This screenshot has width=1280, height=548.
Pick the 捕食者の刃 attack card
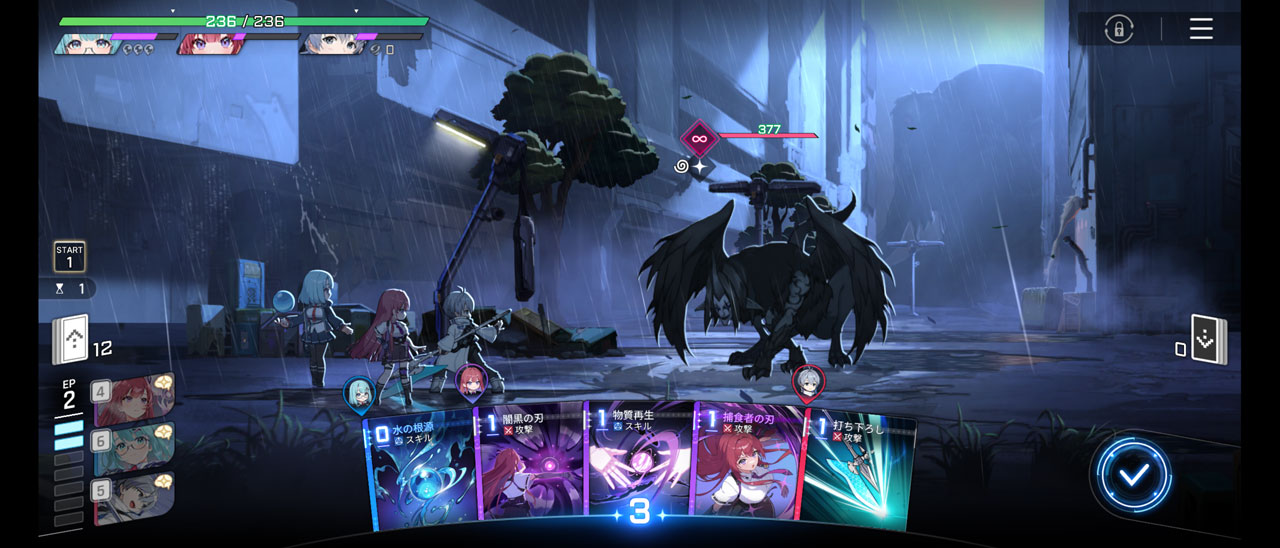coord(746,465)
